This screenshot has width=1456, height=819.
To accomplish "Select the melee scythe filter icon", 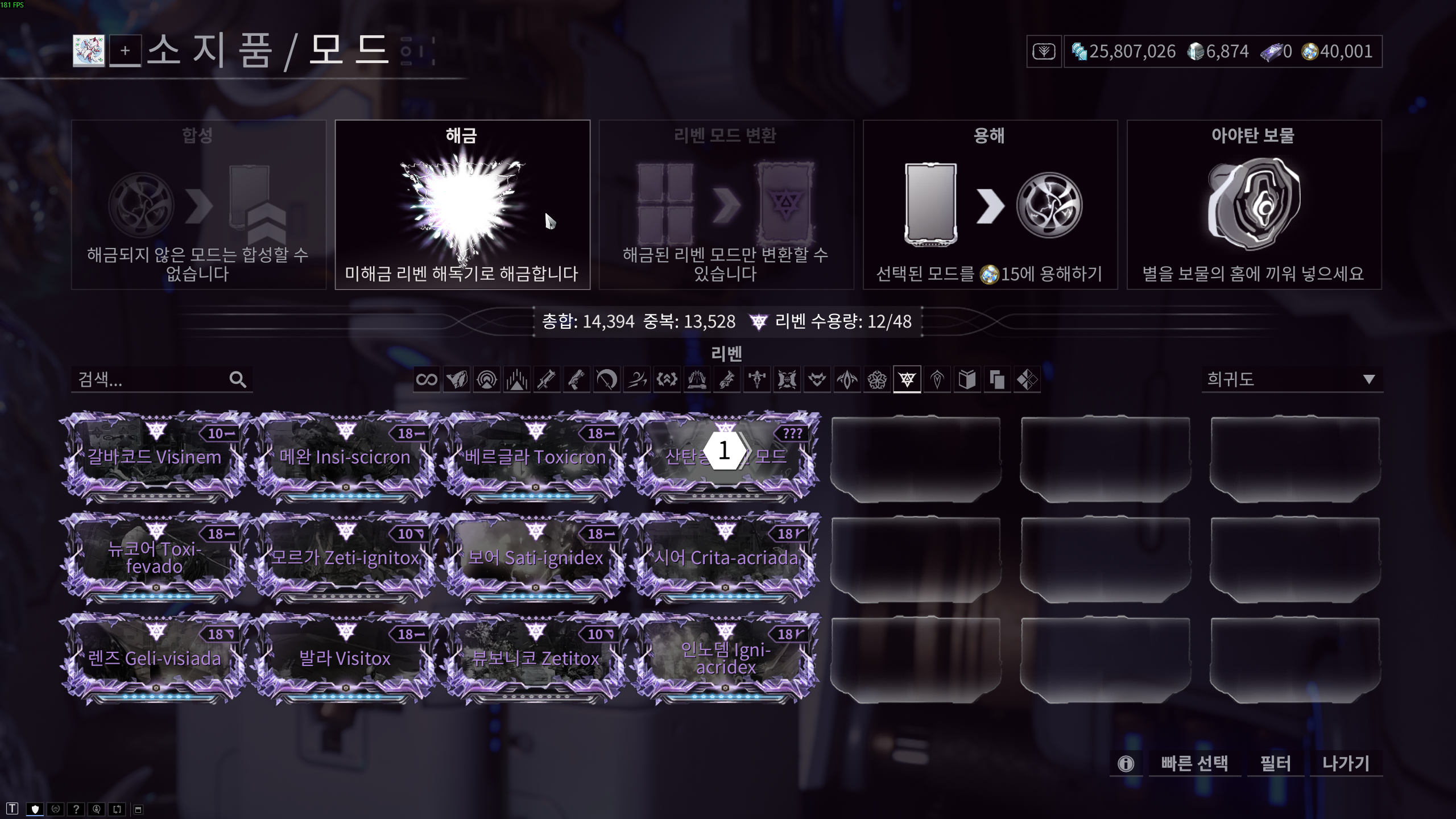I will click(608, 379).
